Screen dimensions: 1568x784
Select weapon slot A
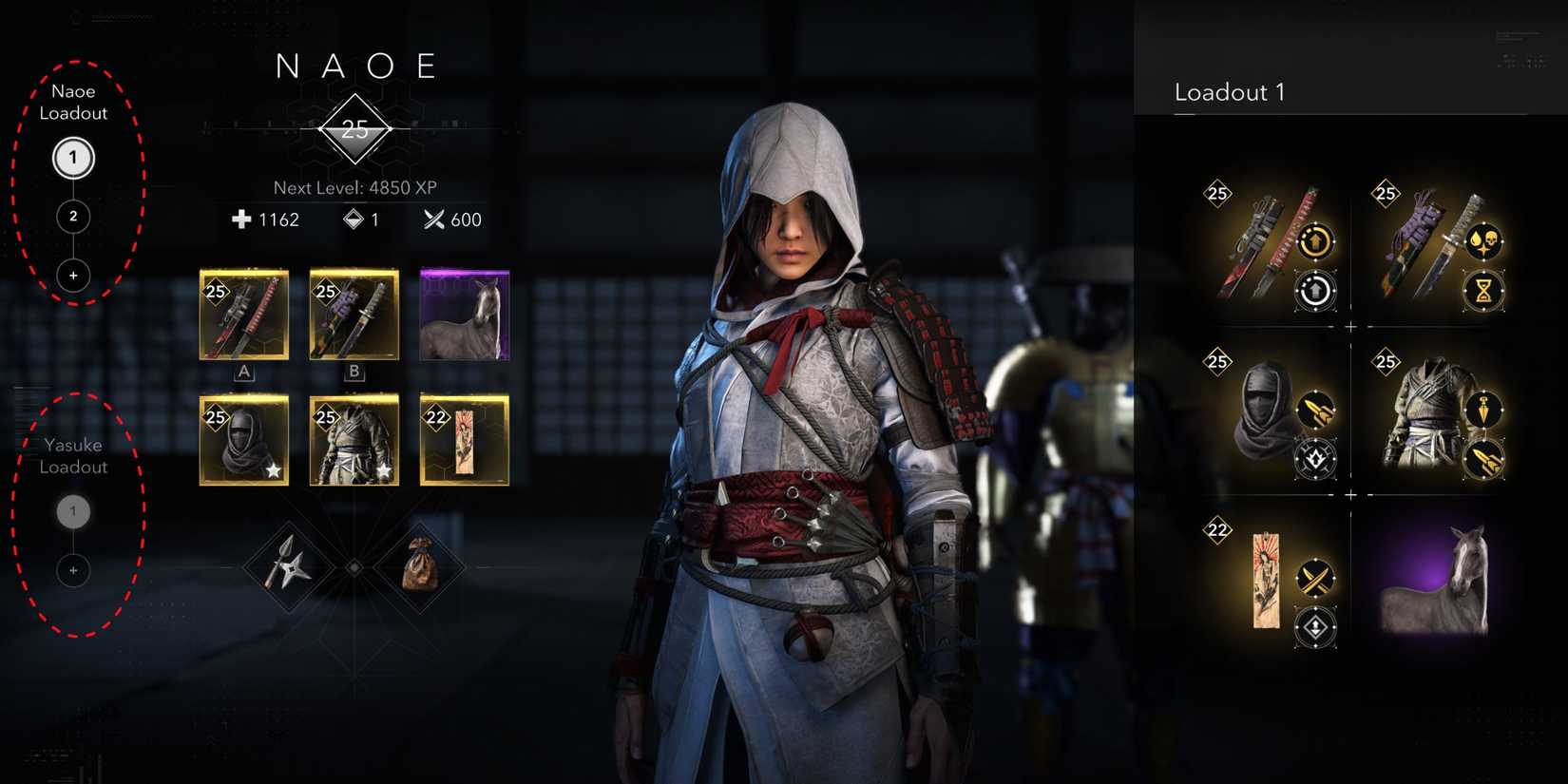(243, 315)
